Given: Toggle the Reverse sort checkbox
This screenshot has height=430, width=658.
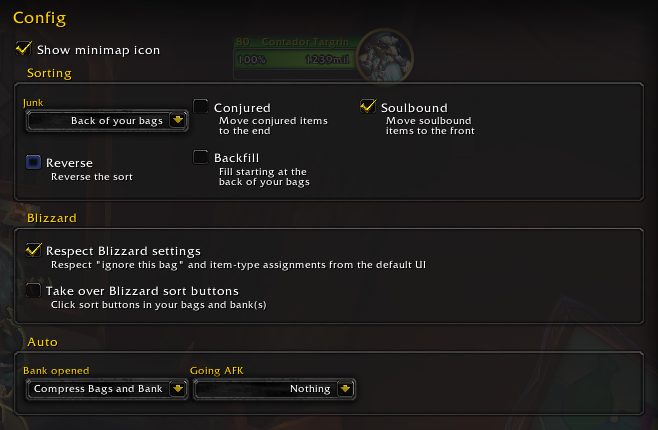Looking at the screenshot, I should point(33,162).
